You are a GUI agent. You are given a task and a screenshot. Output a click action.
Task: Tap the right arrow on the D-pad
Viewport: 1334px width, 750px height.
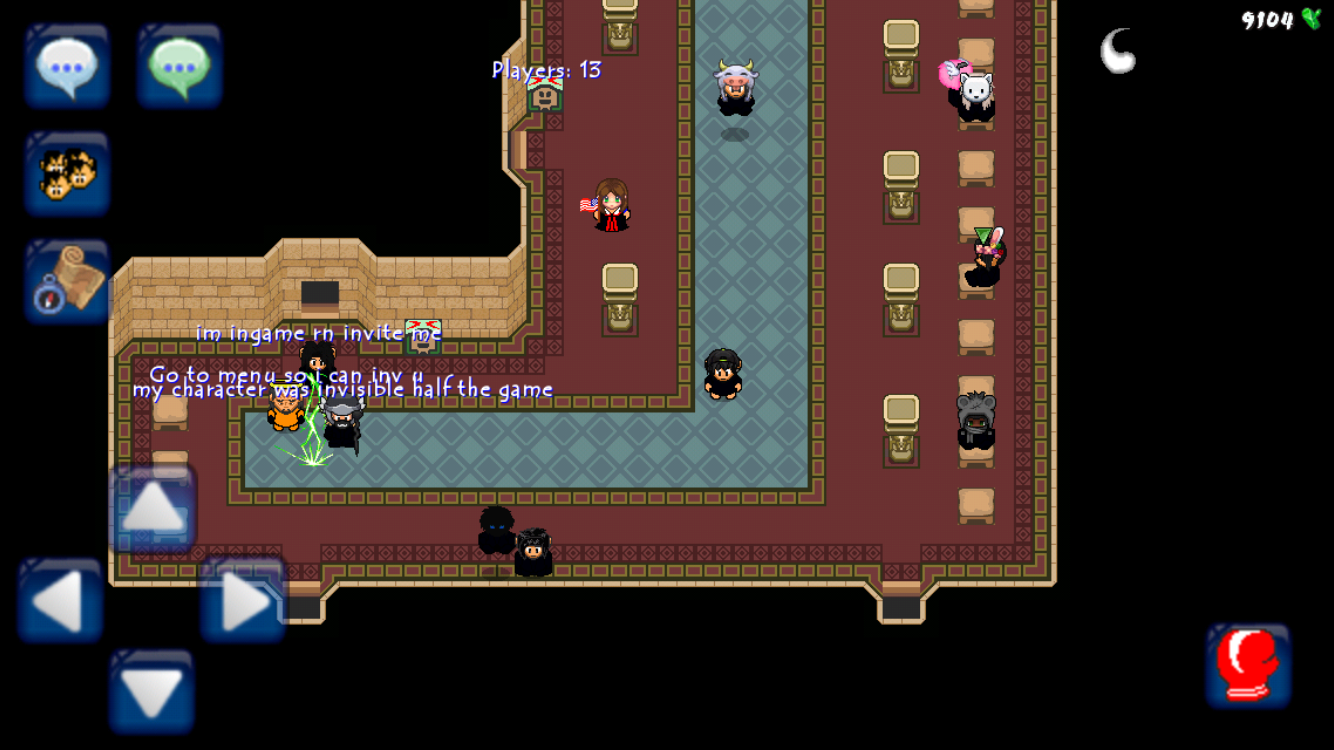pos(244,601)
